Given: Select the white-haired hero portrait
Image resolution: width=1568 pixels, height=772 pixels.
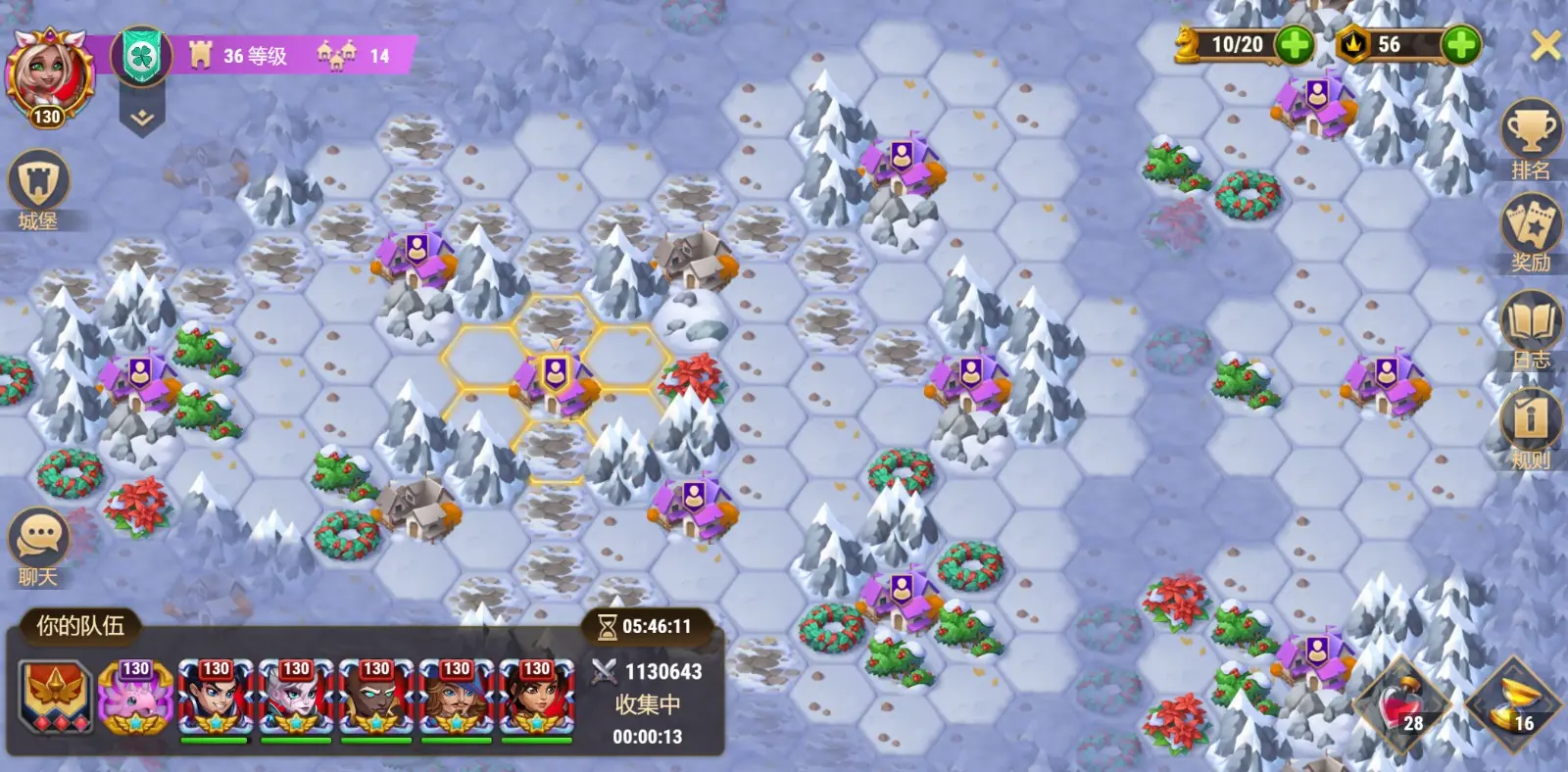Looking at the screenshot, I should click(x=296, y=698).
